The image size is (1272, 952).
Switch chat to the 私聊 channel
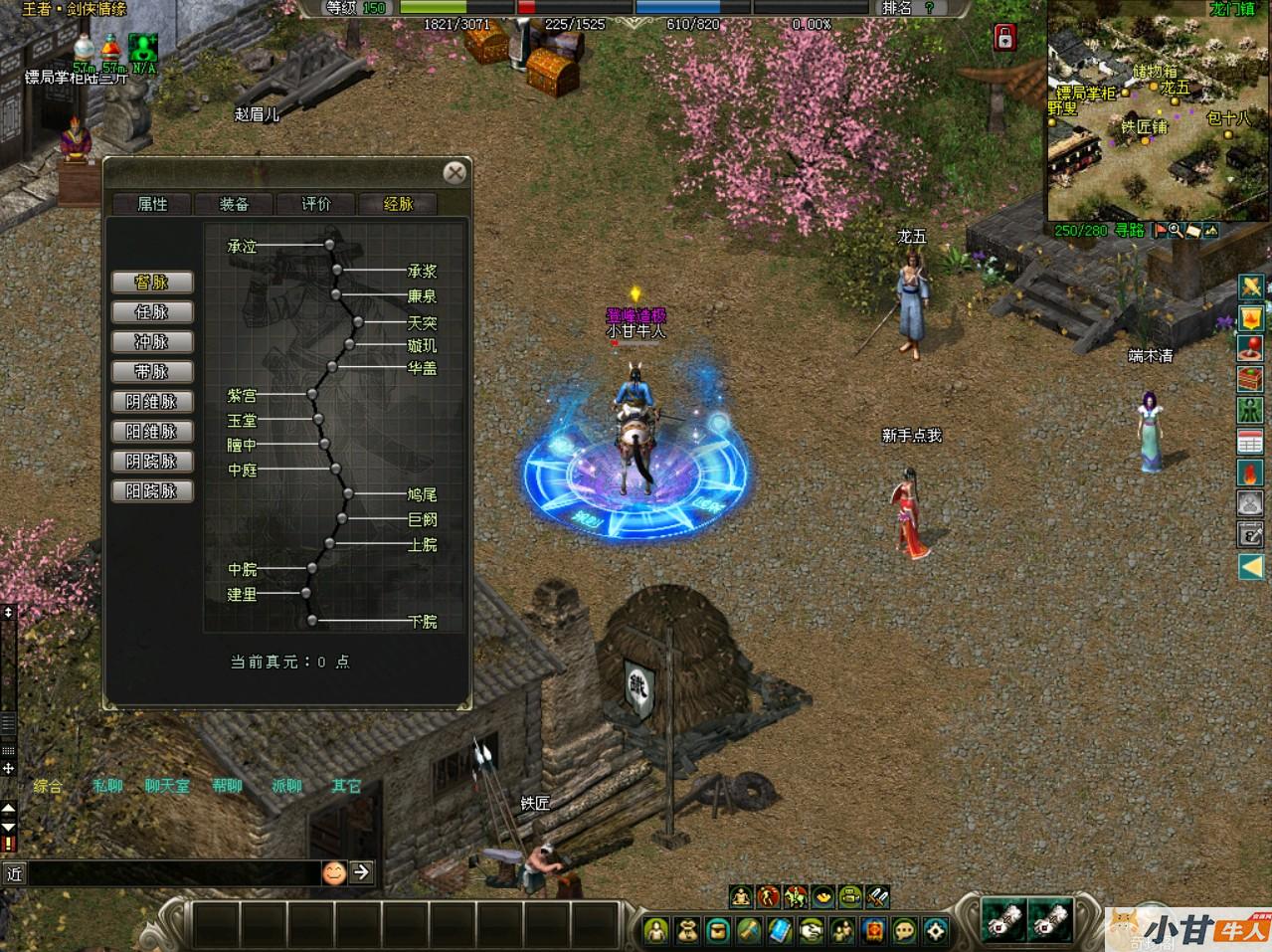[x=107, y=786]
